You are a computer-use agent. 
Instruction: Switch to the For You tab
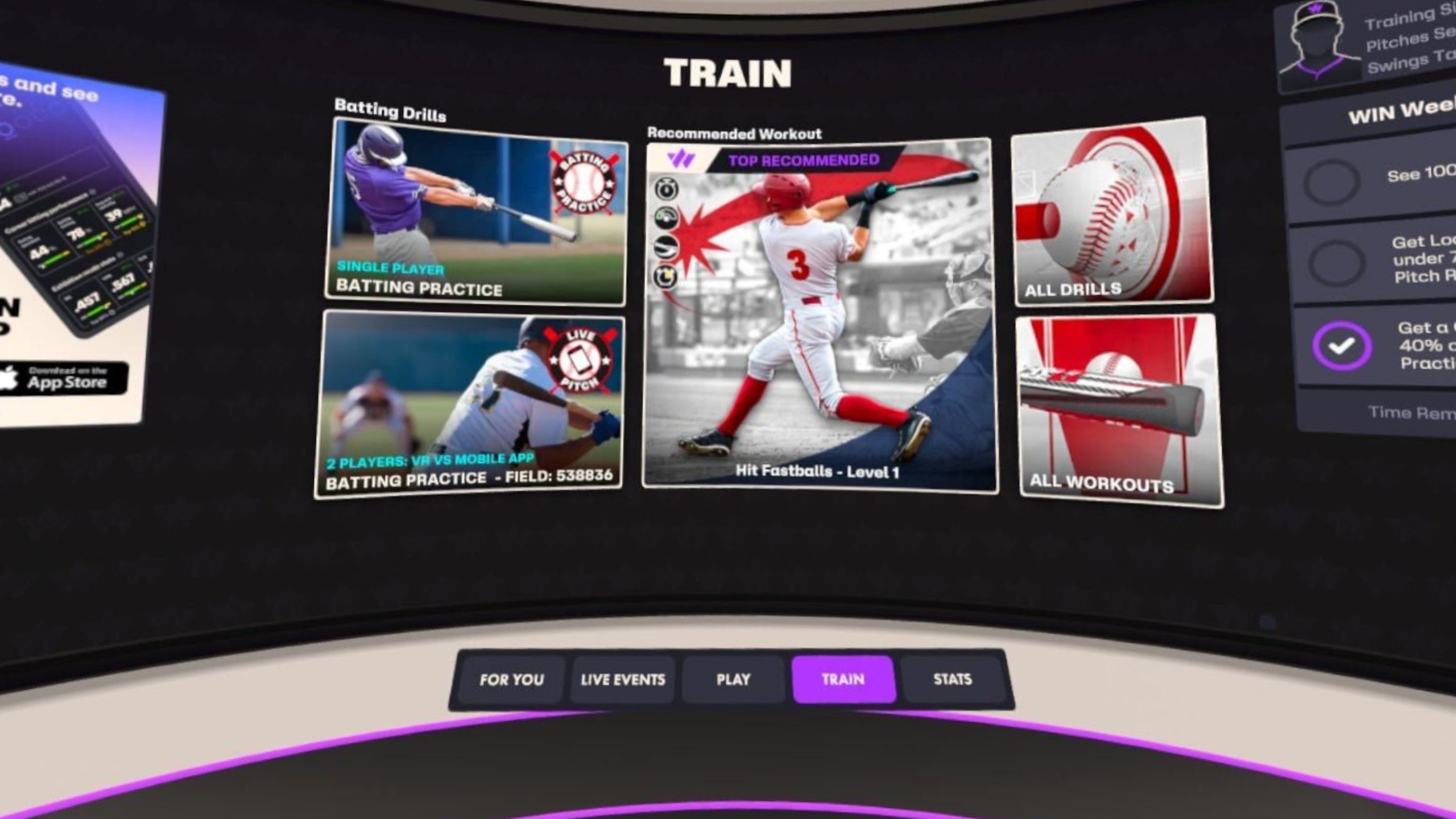[x=511, y=680]
